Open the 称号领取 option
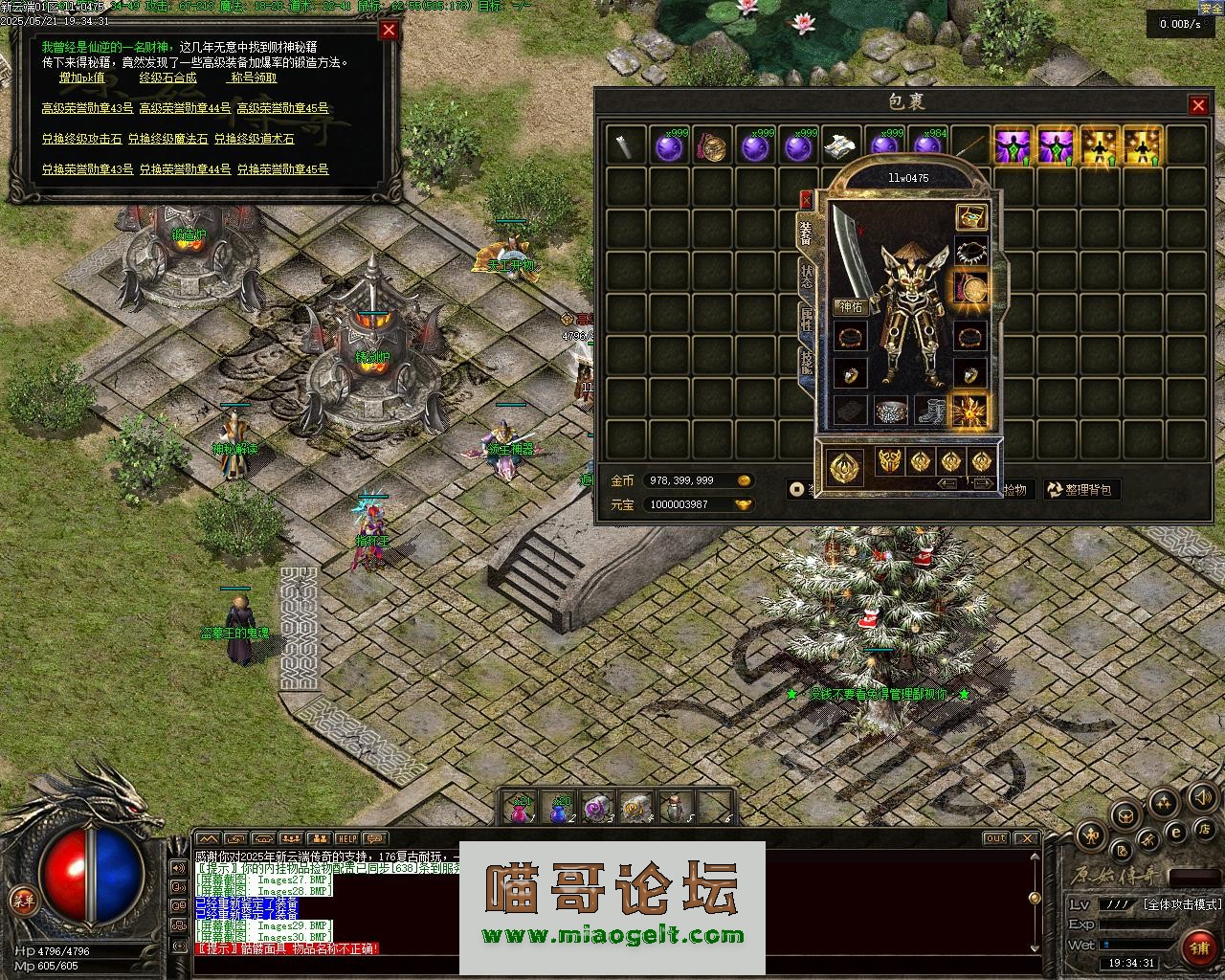This screenshot has width=1225, height=980. tap(254, 78)
